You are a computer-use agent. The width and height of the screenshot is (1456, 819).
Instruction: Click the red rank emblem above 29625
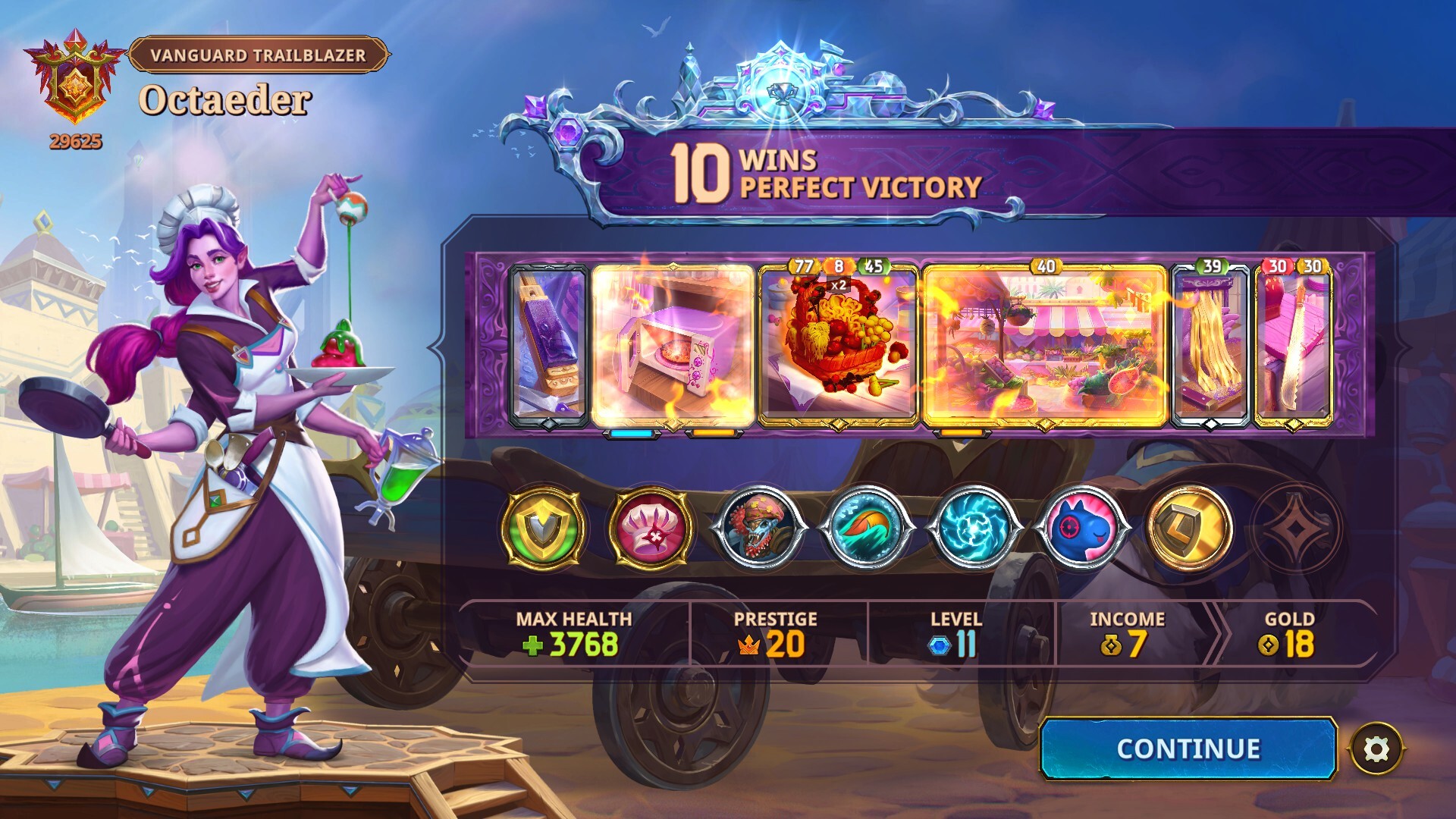[x=72, y=80]
